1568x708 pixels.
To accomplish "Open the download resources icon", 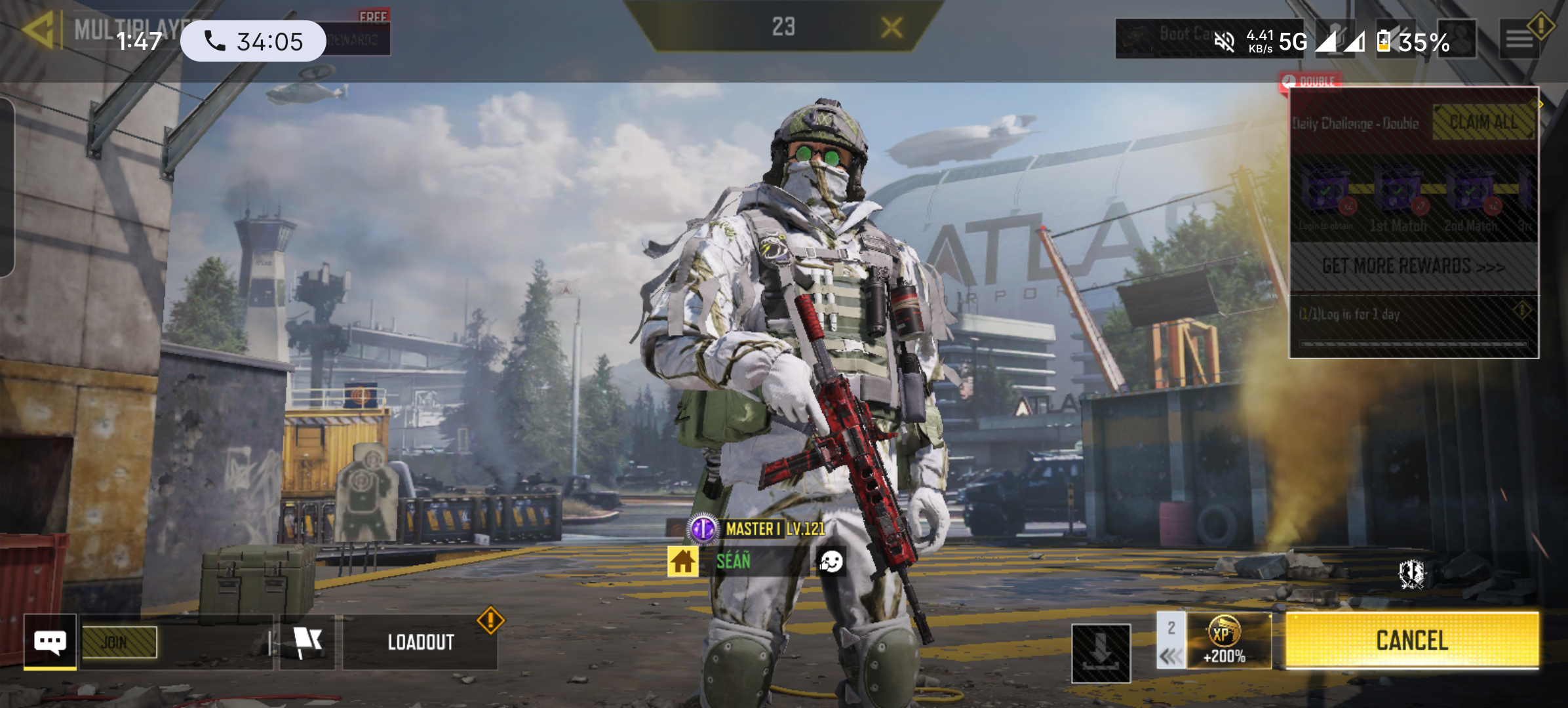I will (1101, 653).
